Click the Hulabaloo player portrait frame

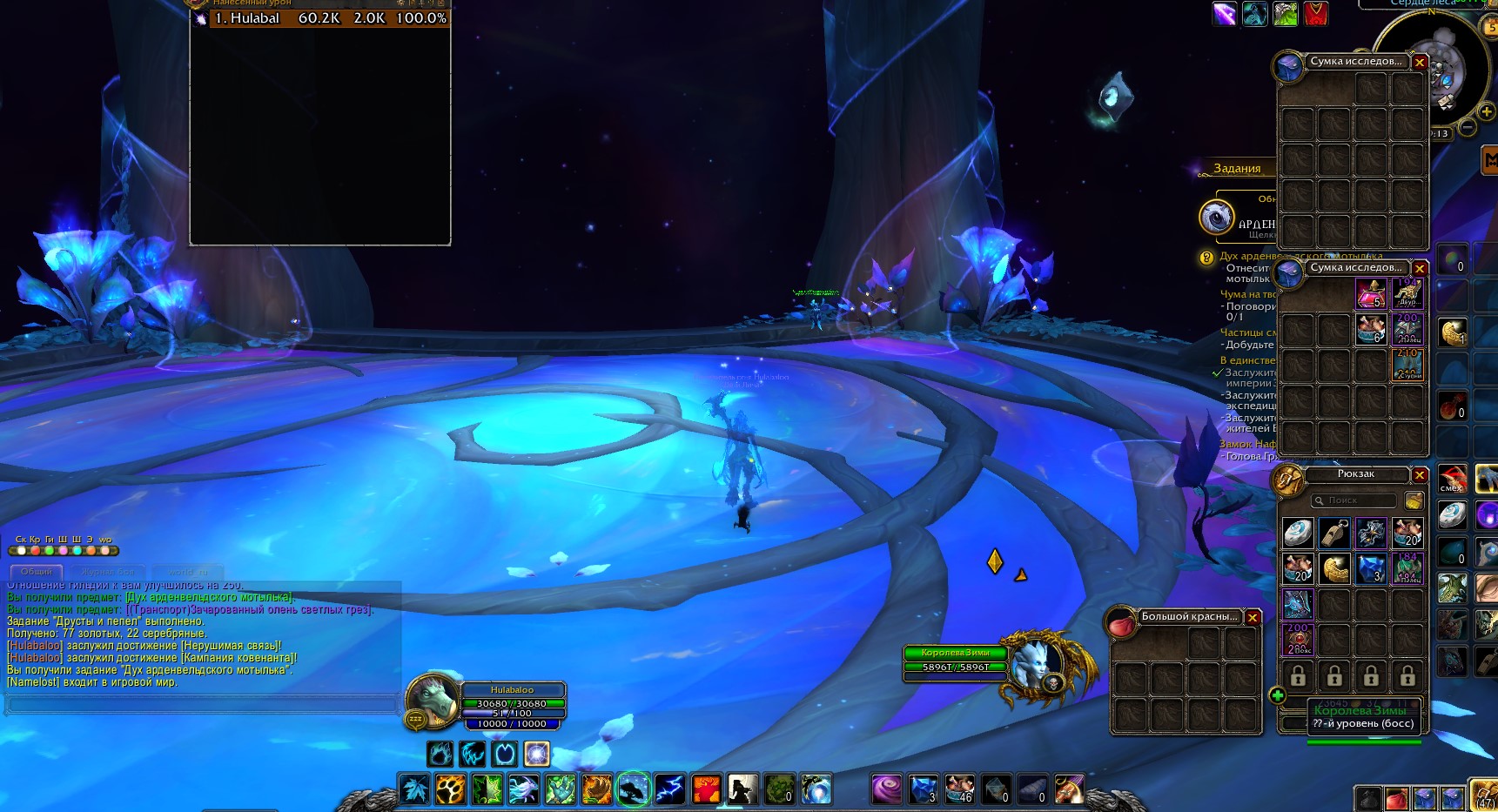tap(433, 699)
